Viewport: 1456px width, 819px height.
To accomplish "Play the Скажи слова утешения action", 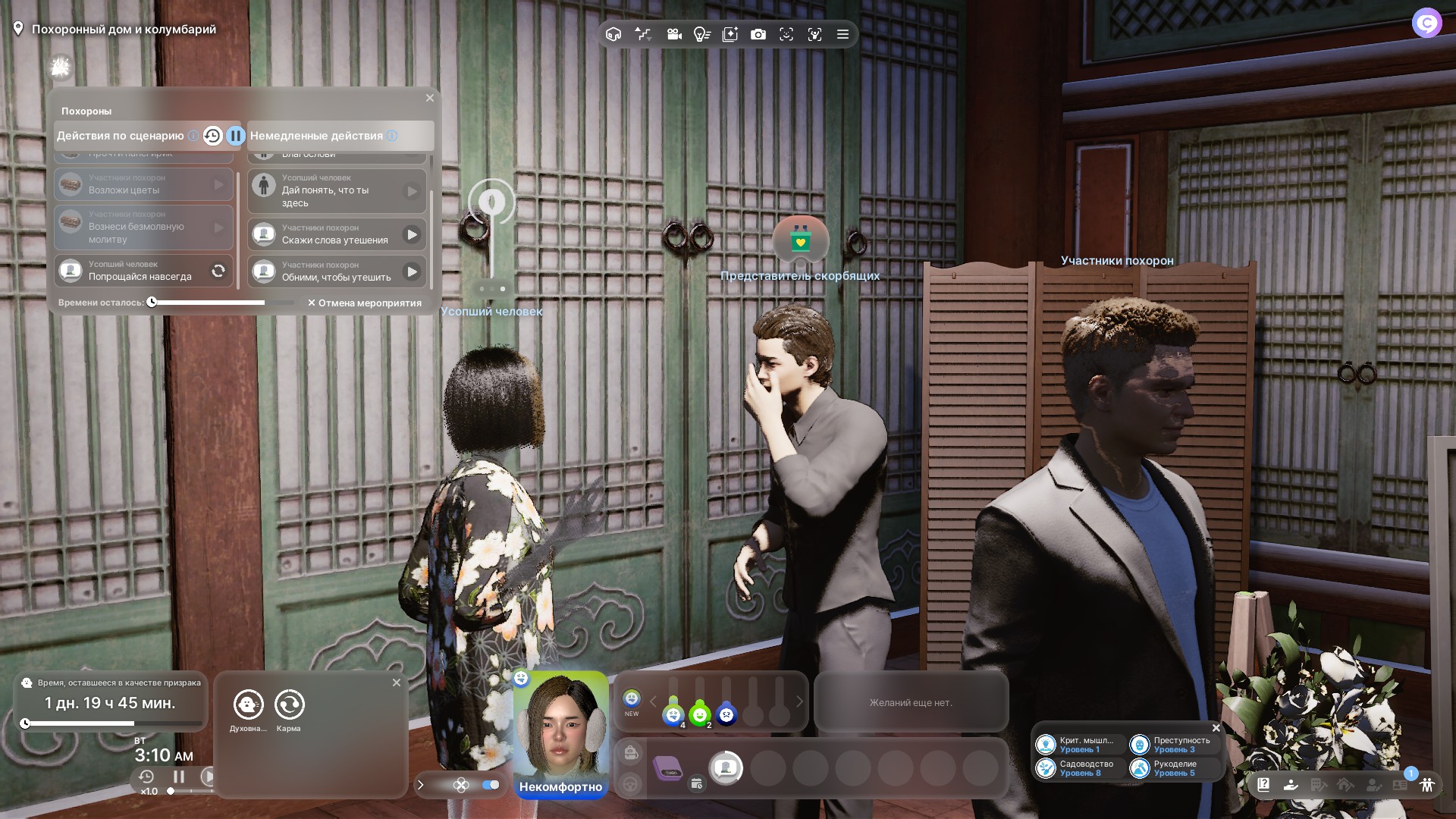I will [412, 234].
